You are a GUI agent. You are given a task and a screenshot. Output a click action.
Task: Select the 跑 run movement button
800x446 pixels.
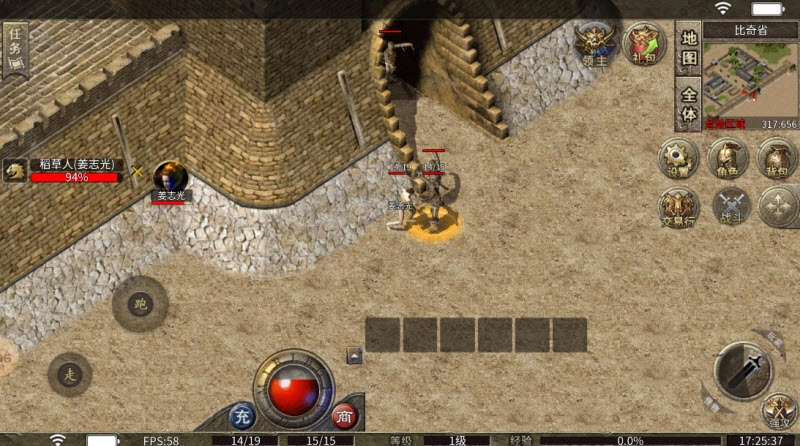(140, 303)
